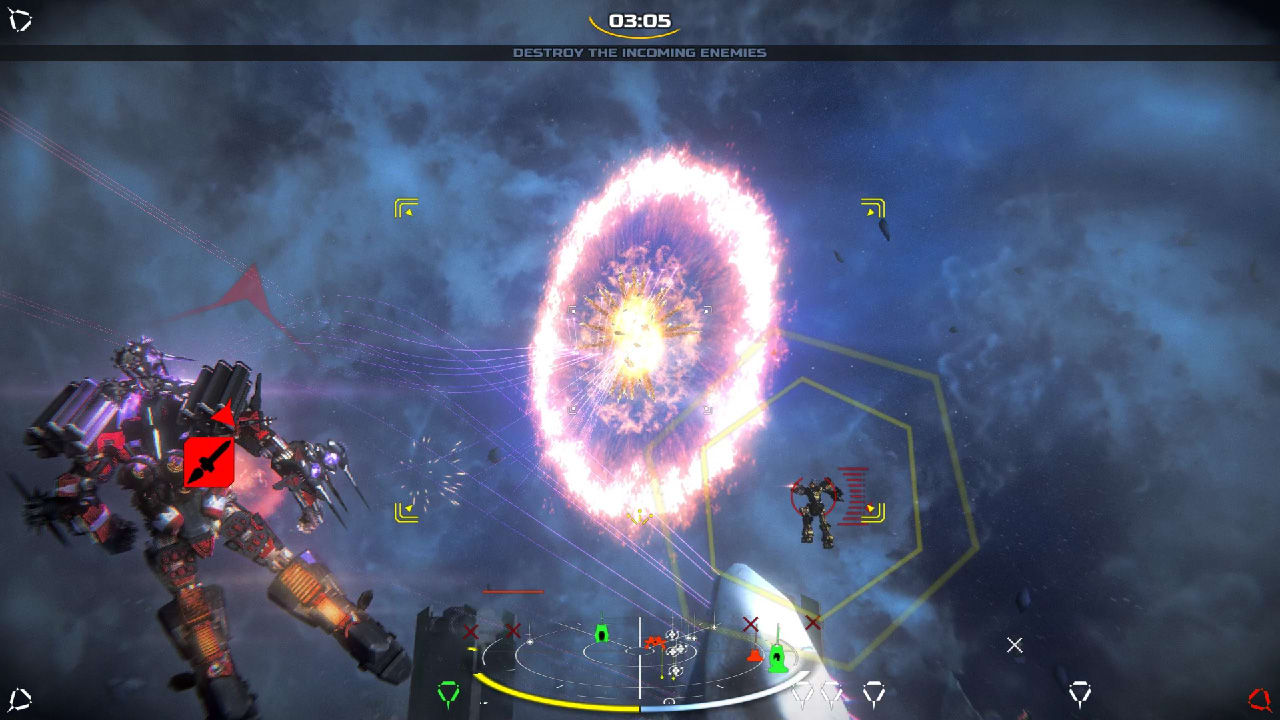Expand the arrow chevron inside the top-right bracket
Image resolution: width=1280 pixels, height=720 pixels.
[x=869, y=211]
